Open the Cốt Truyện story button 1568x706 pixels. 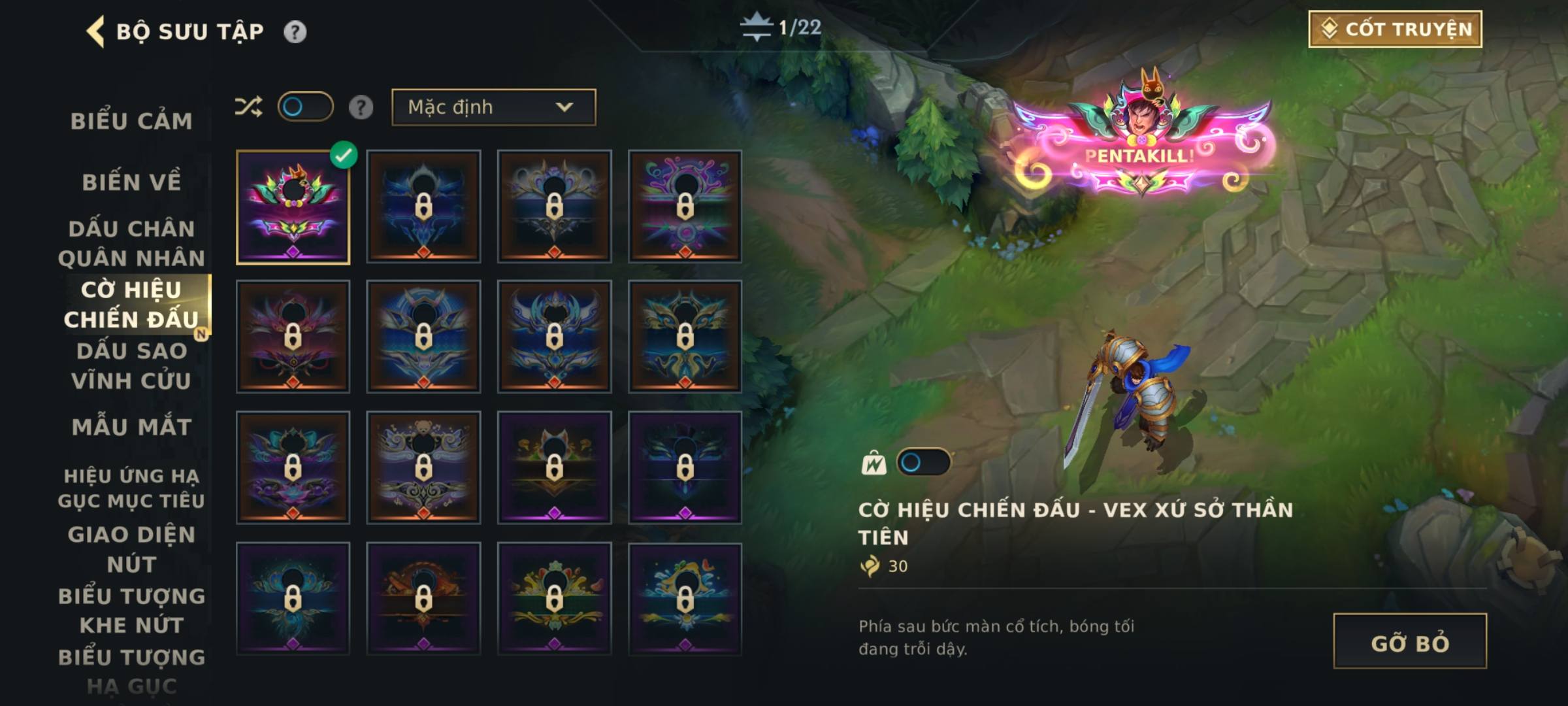click(1395, 29)
